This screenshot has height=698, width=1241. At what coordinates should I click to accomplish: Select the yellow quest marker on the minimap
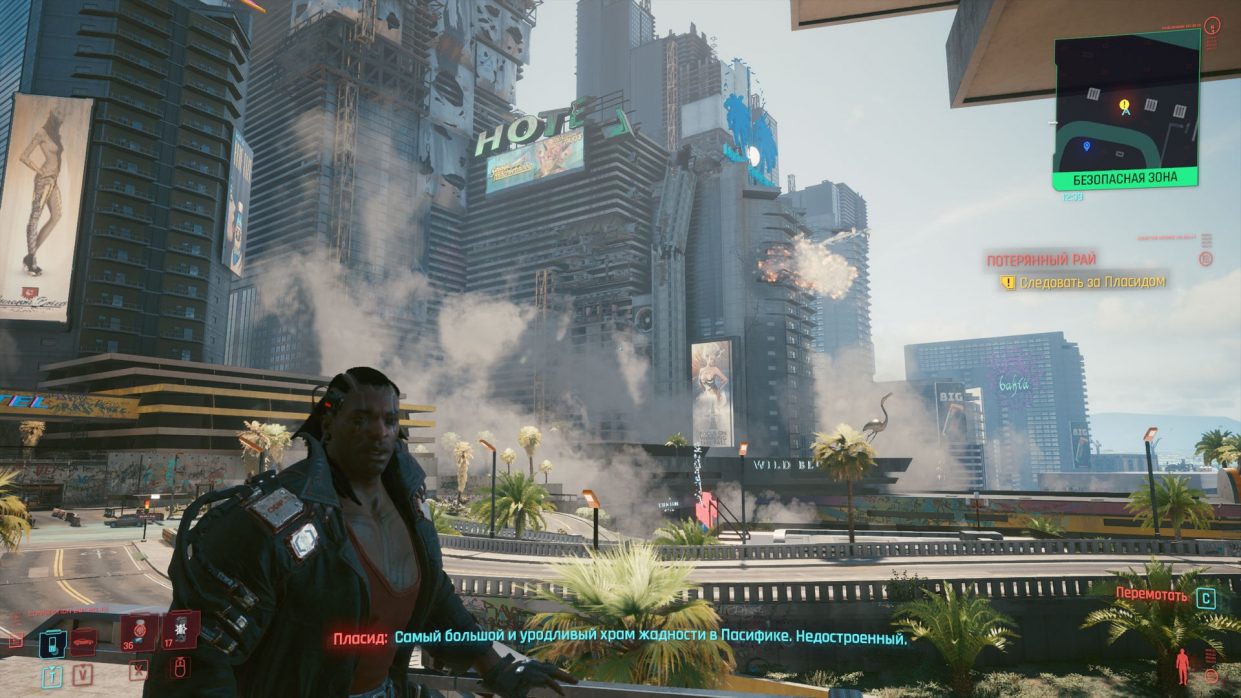click(1124, 105)
